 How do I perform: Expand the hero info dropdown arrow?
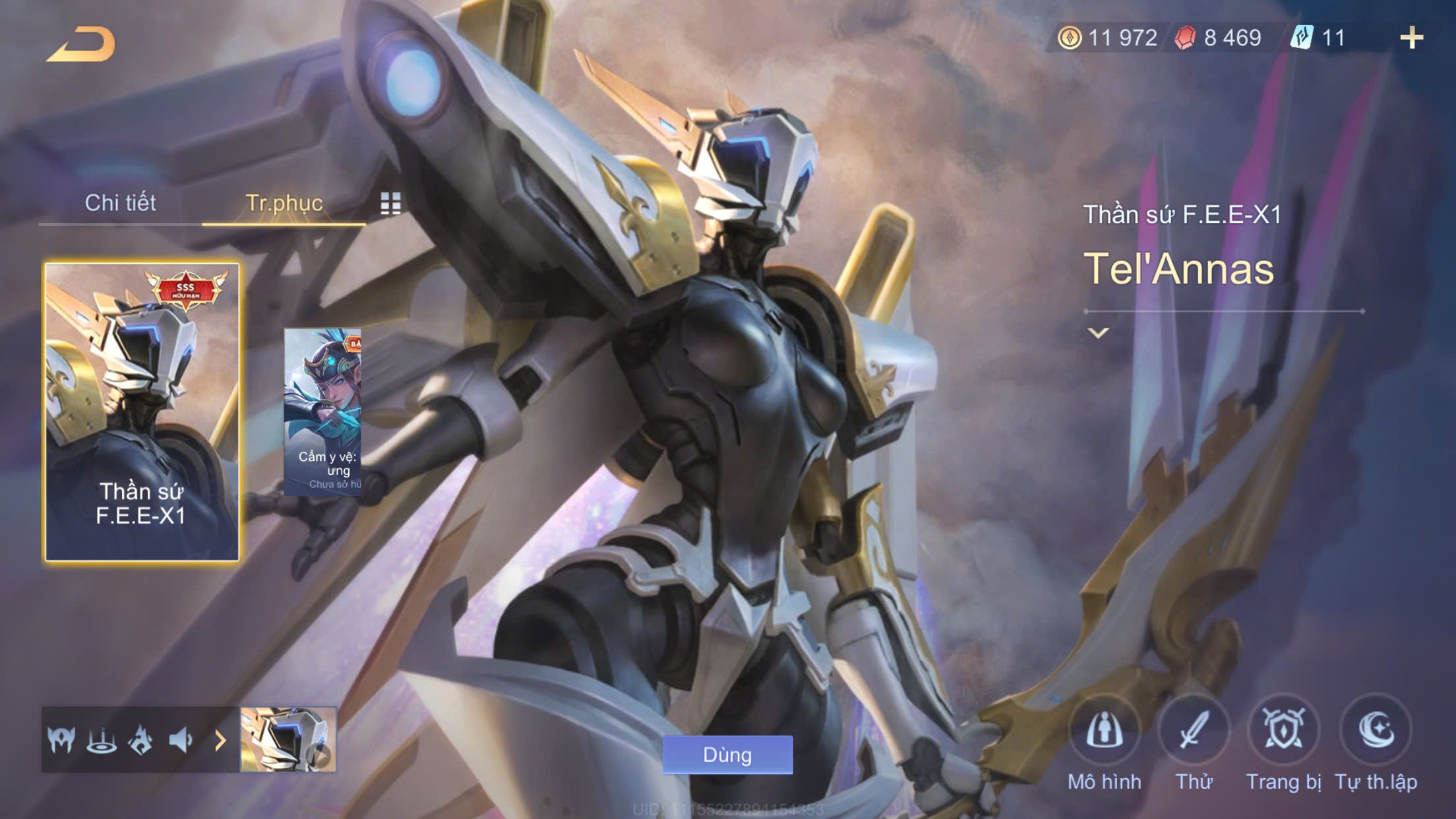[1098, 333]
